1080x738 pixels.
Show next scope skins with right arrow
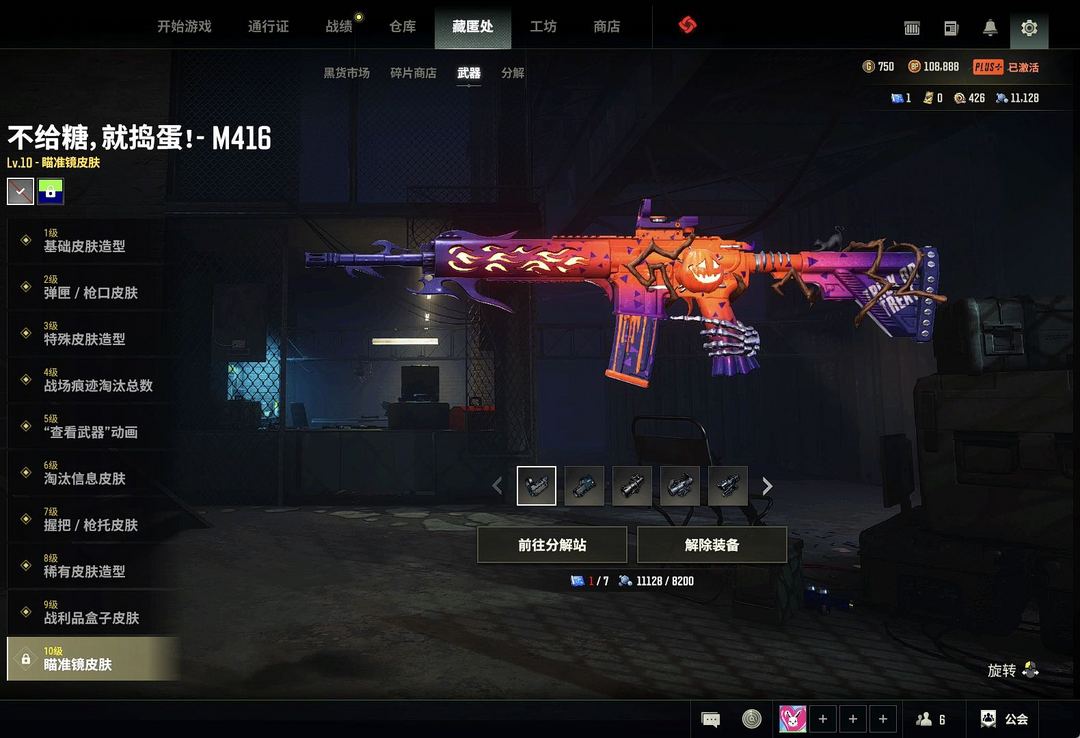point(767,487)
